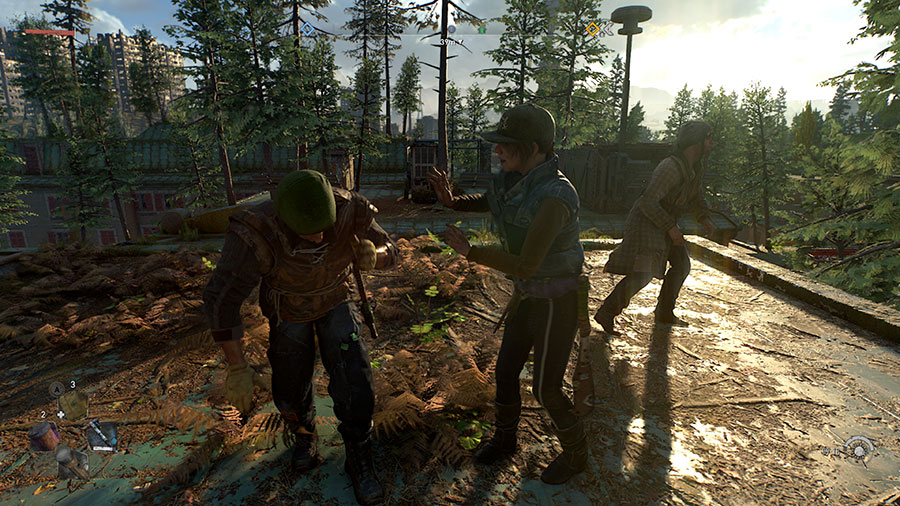Select the purple-capped jar consumable slot
This screenshot has width=900, height=506.
[x=43, y=436]
